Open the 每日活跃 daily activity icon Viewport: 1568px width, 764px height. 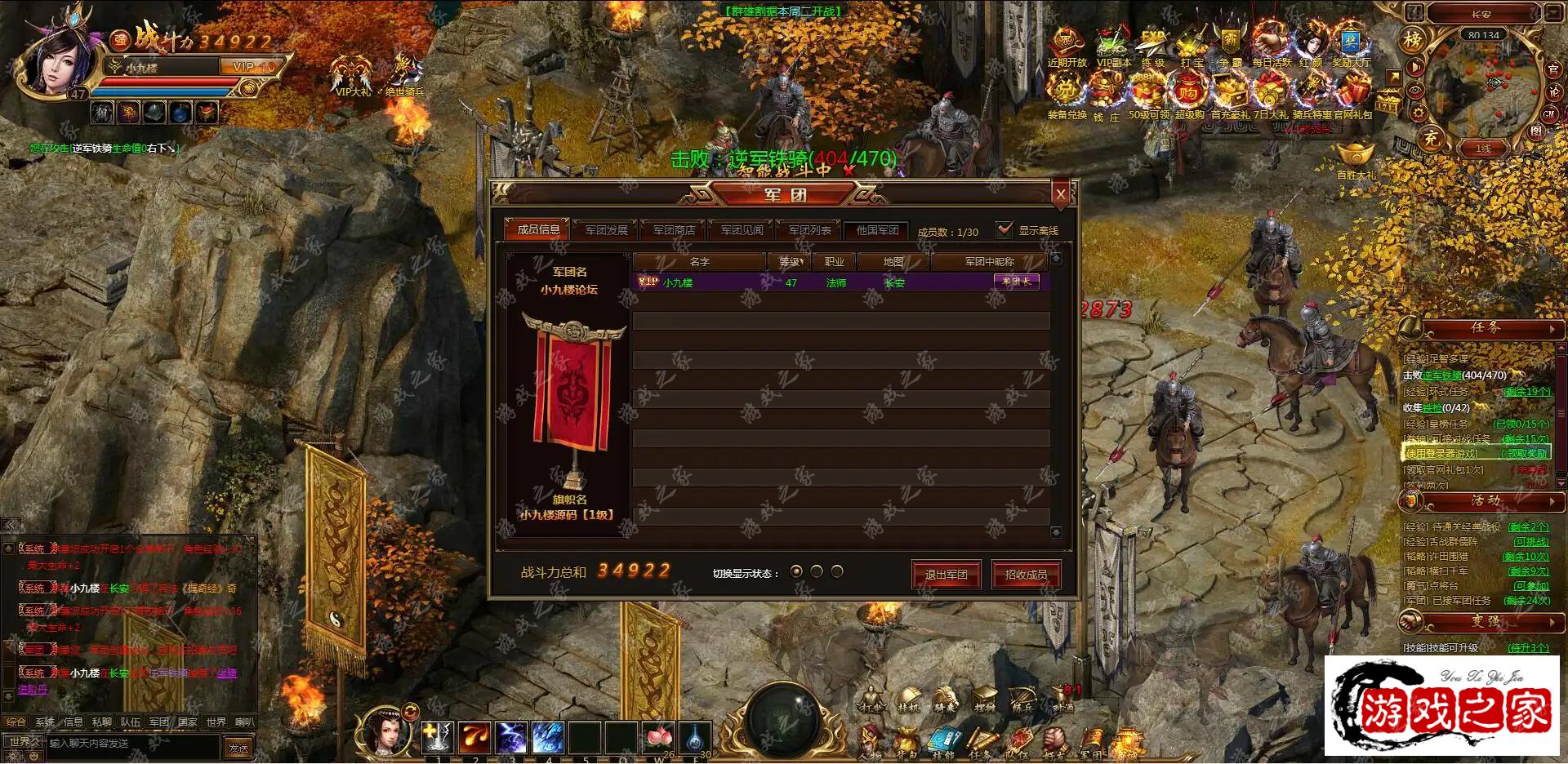(1271, 46)
